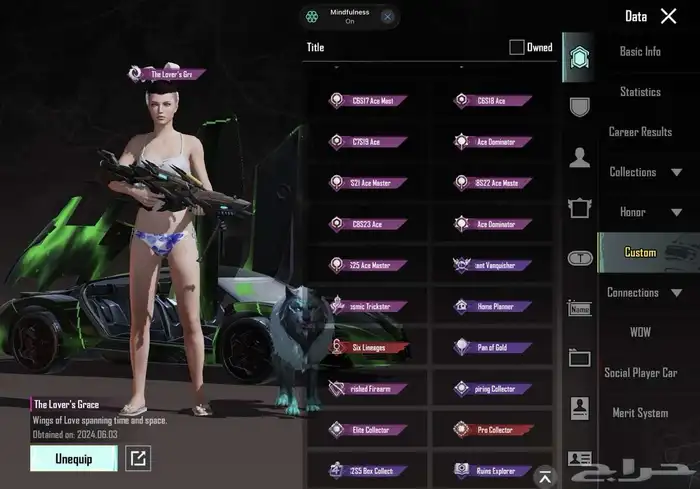Open Social Player Car
The height and width of the screenshot is (489, 700).
(x=640, y=373)
